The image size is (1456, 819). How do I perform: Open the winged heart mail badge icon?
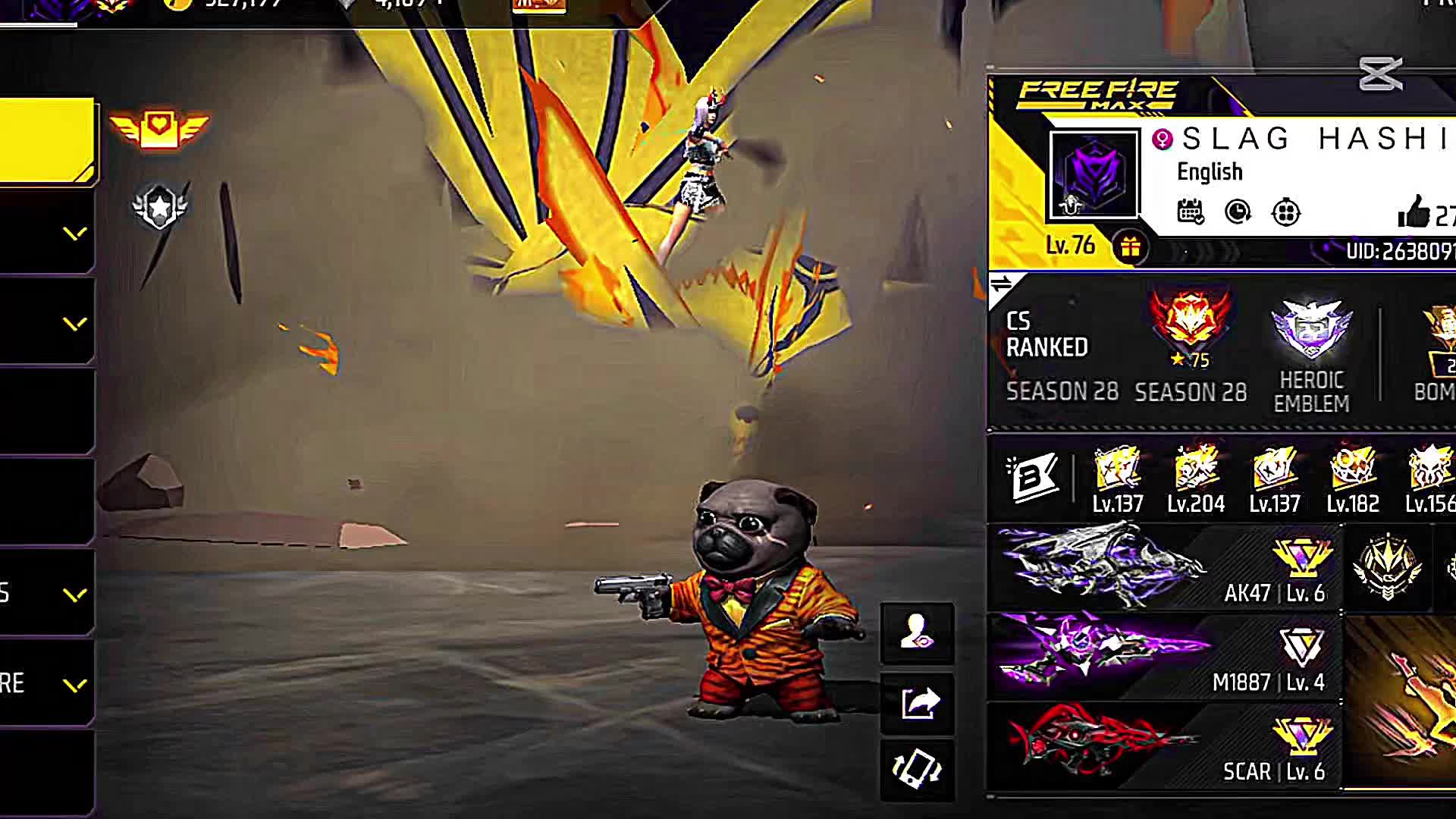point(158,128)
